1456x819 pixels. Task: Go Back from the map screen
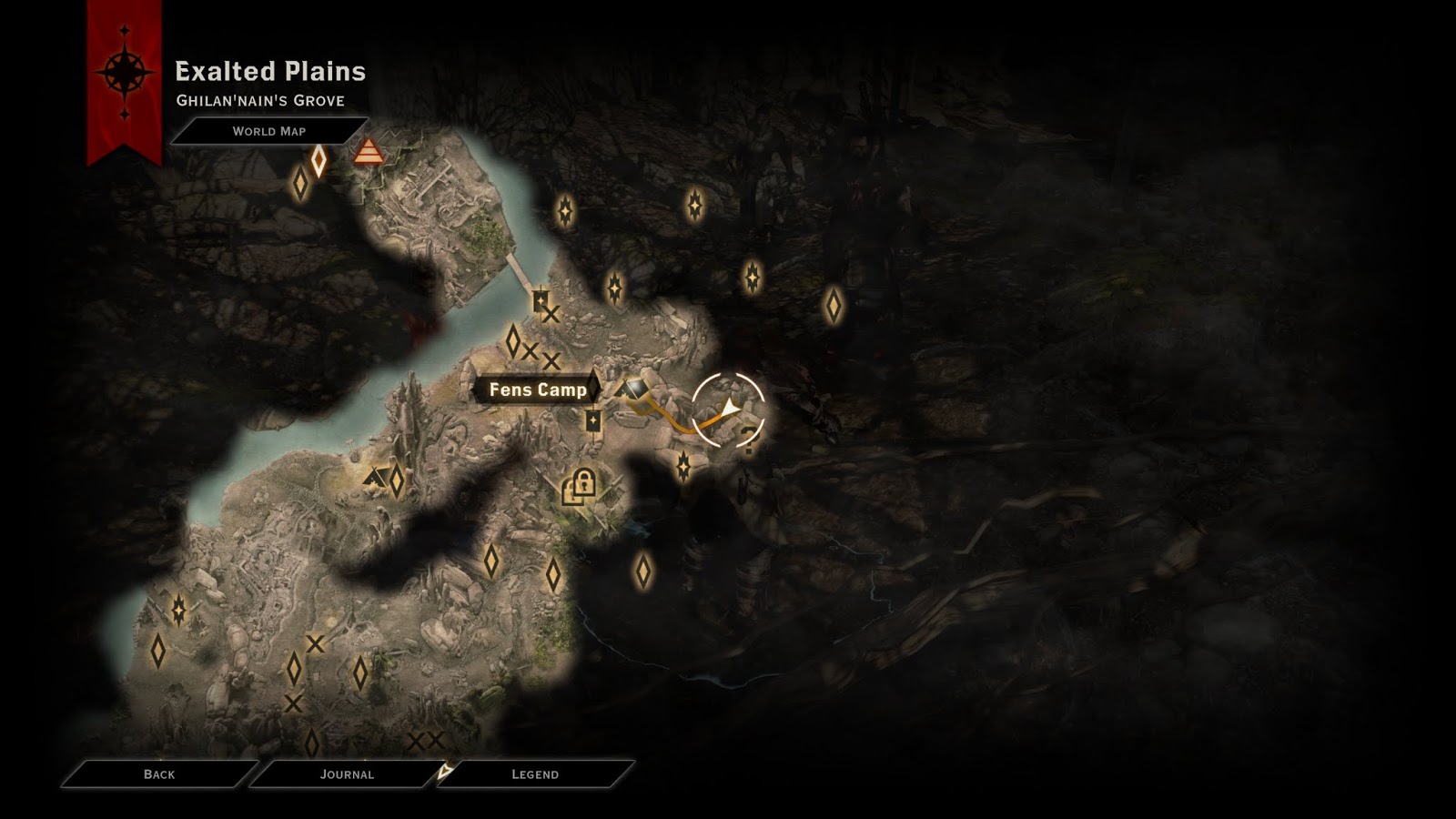click(159, 773)
